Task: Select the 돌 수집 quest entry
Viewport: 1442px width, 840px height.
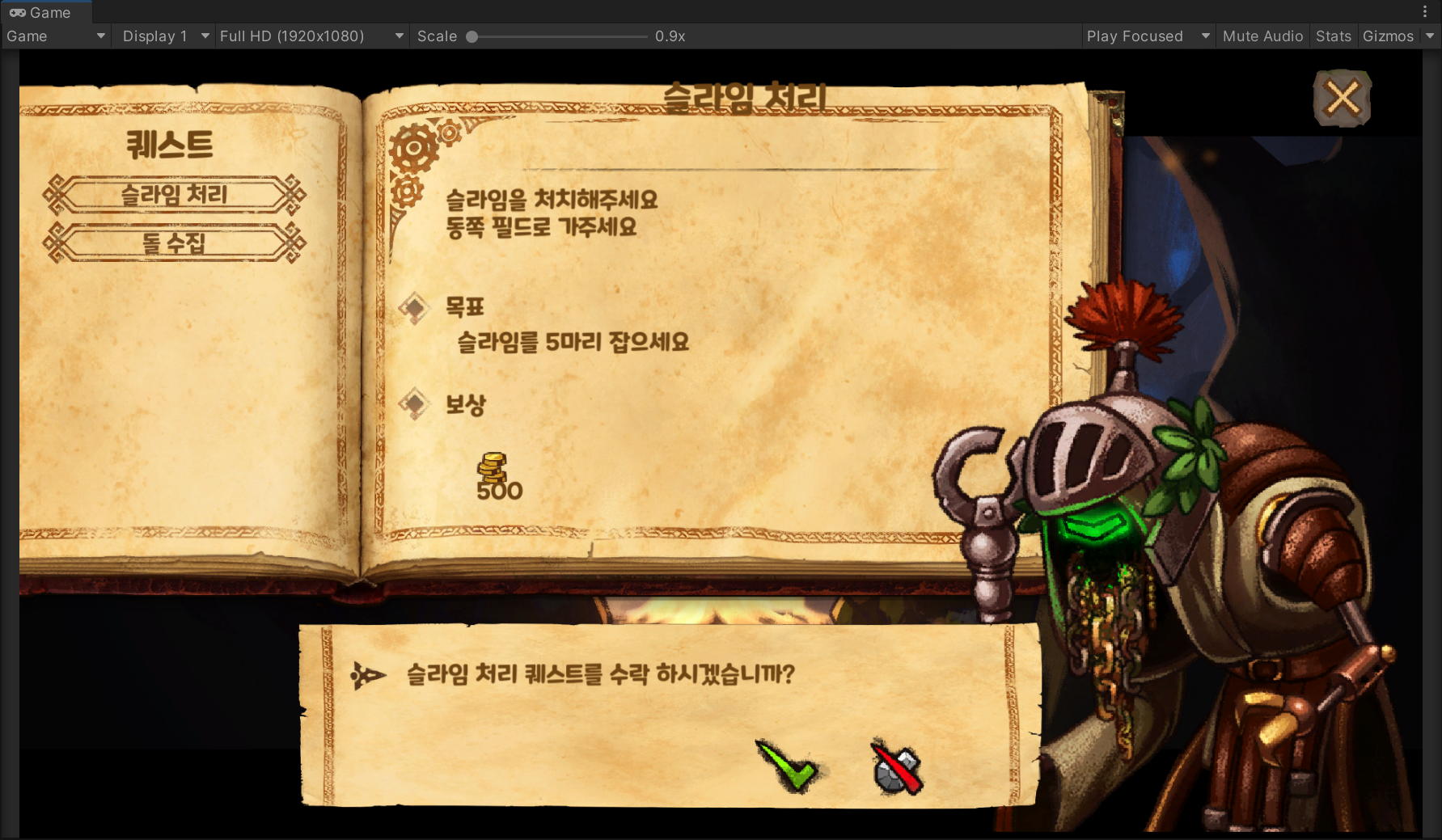Action: coord(174,242)
